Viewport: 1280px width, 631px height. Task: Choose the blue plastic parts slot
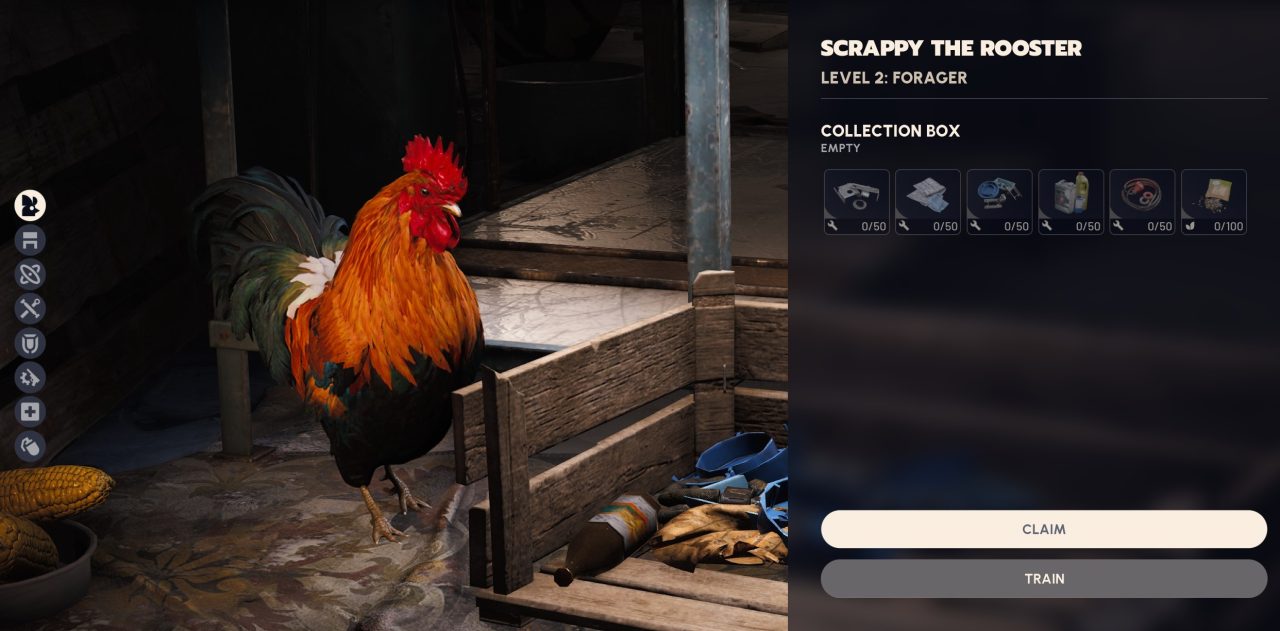click(999, 202)
